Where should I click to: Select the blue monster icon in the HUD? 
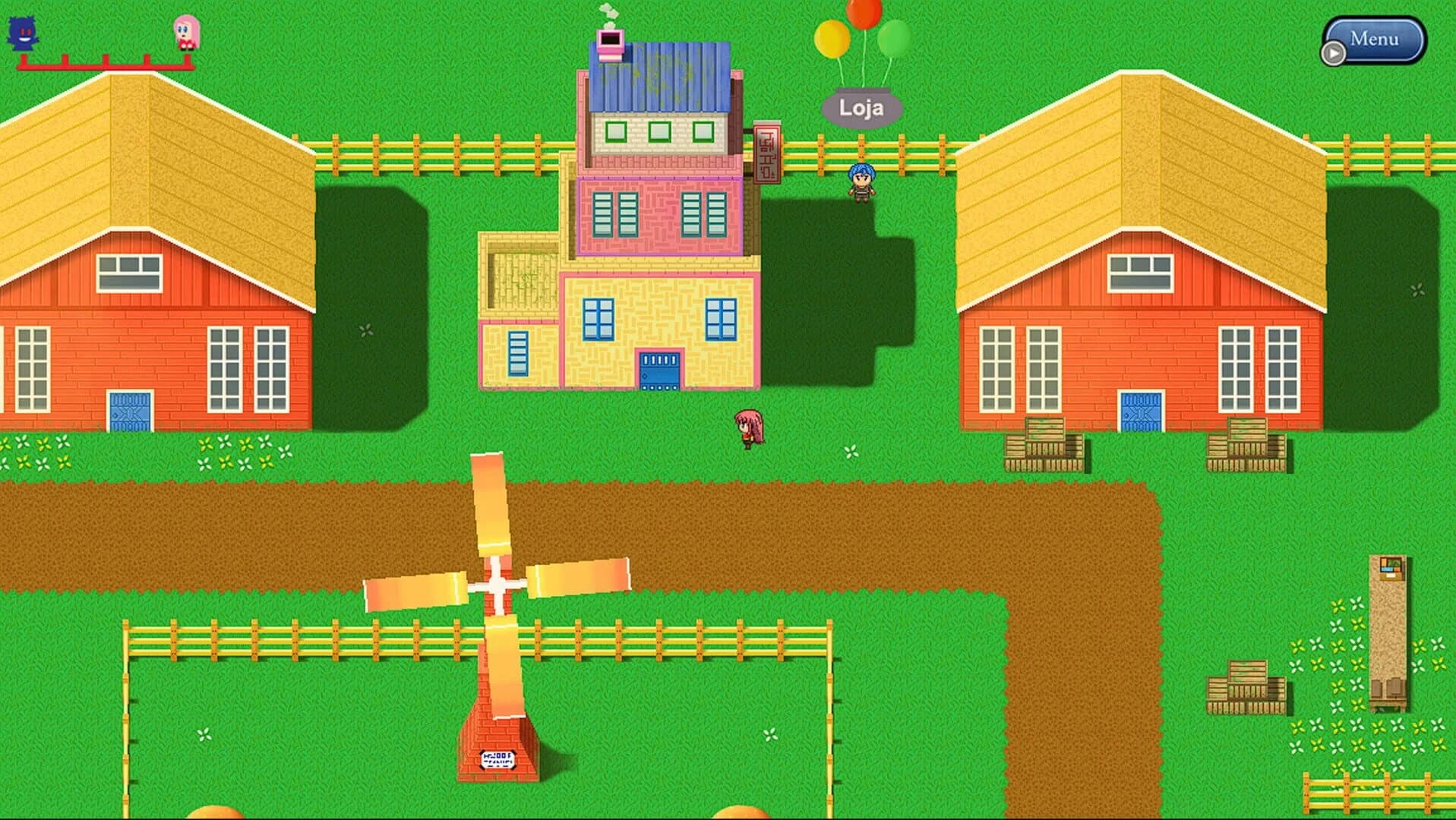[x=23, y=32]
